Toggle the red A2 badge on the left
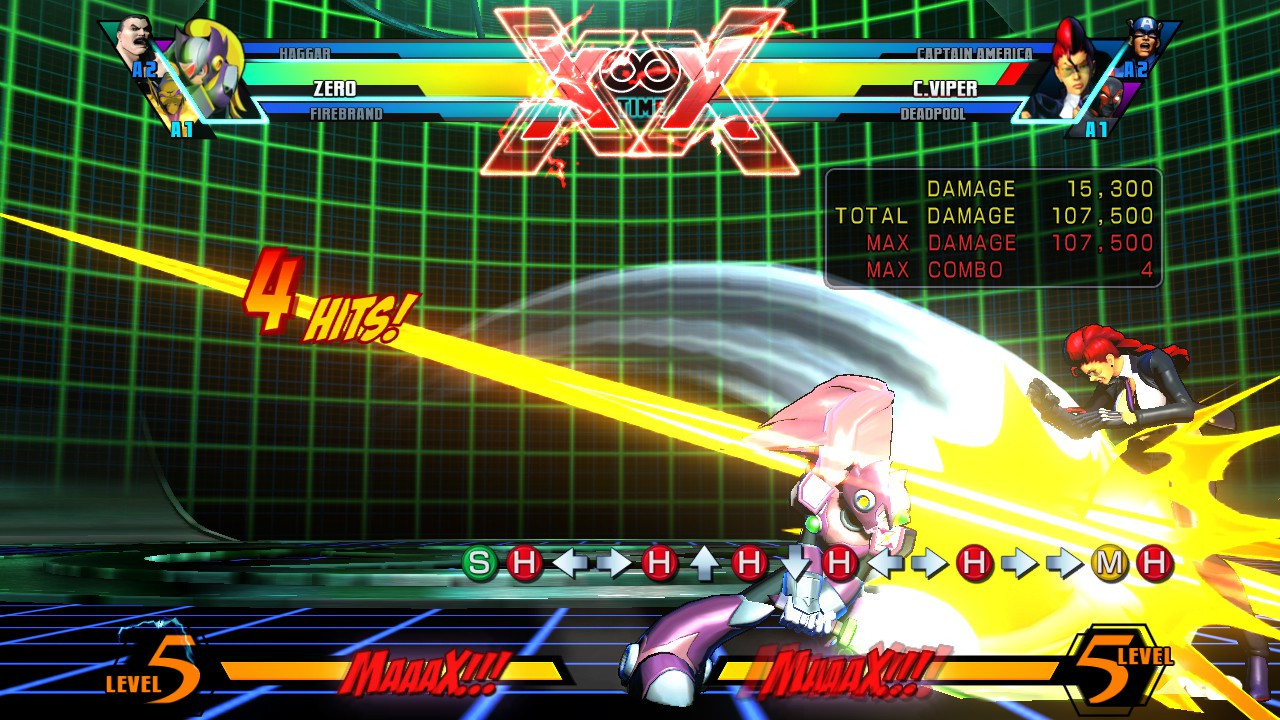 pyautogui.click(x=145, y=69)
